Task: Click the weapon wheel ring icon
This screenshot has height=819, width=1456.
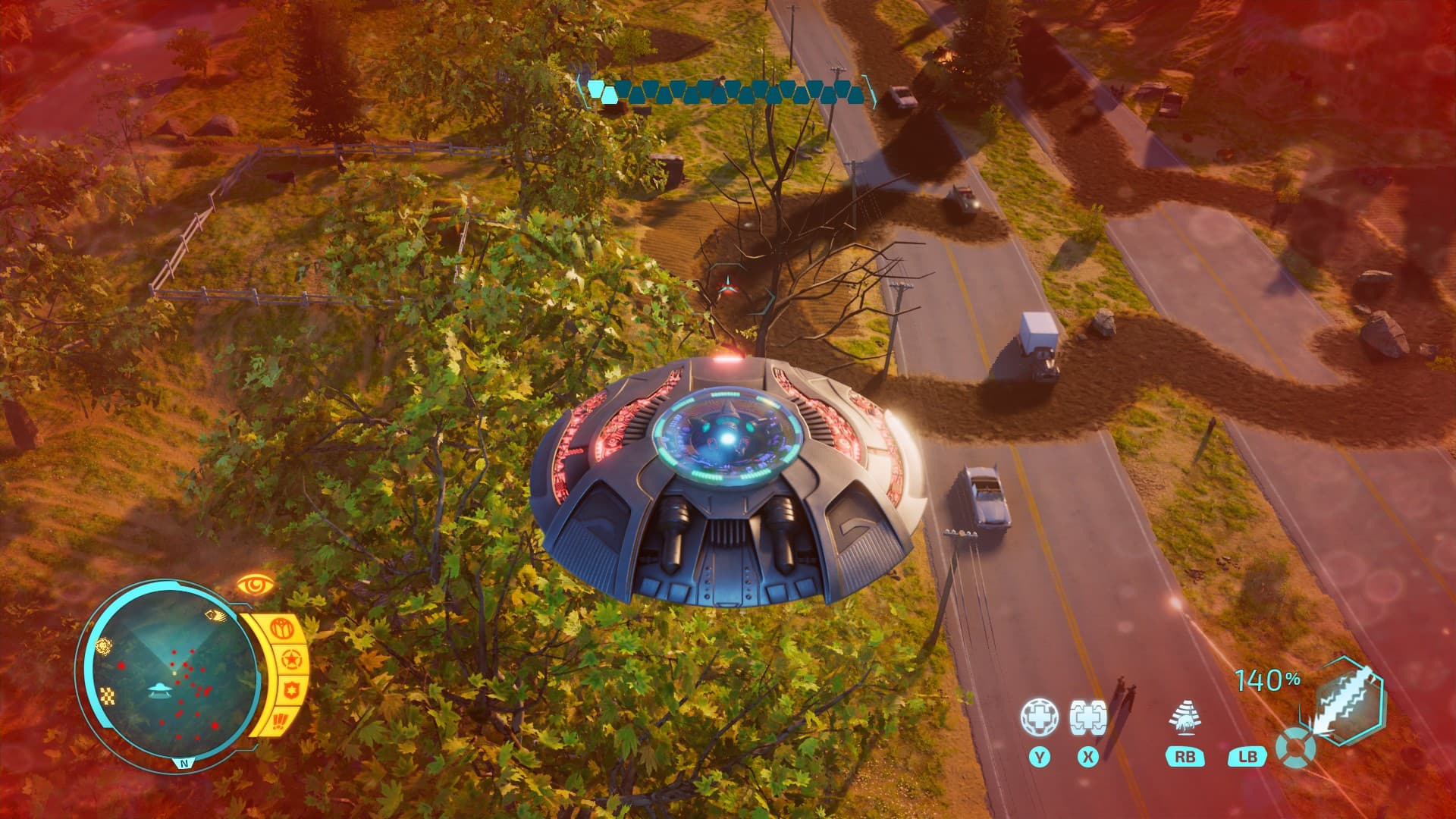Action: tap(1294, 747)
